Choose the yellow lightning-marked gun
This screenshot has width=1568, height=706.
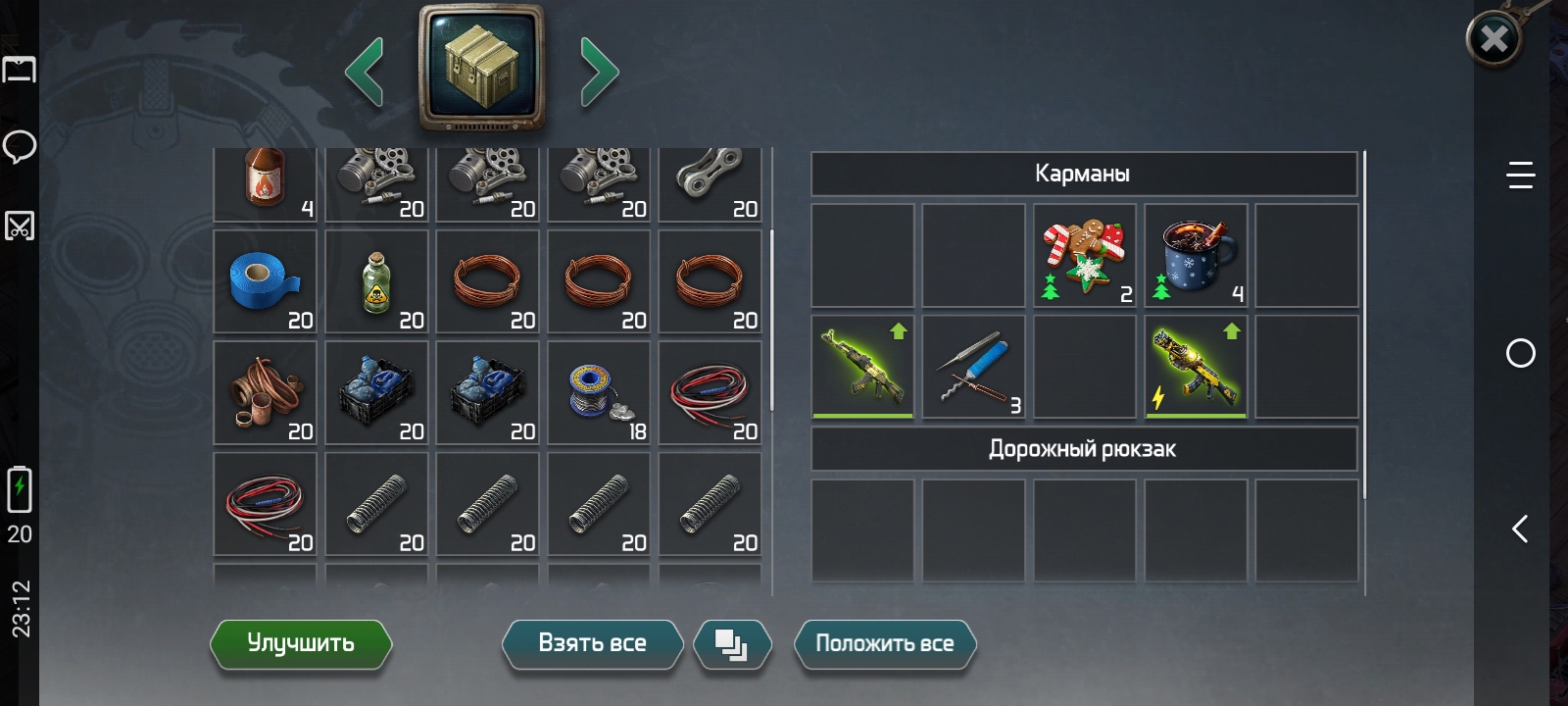(1196, 367)
